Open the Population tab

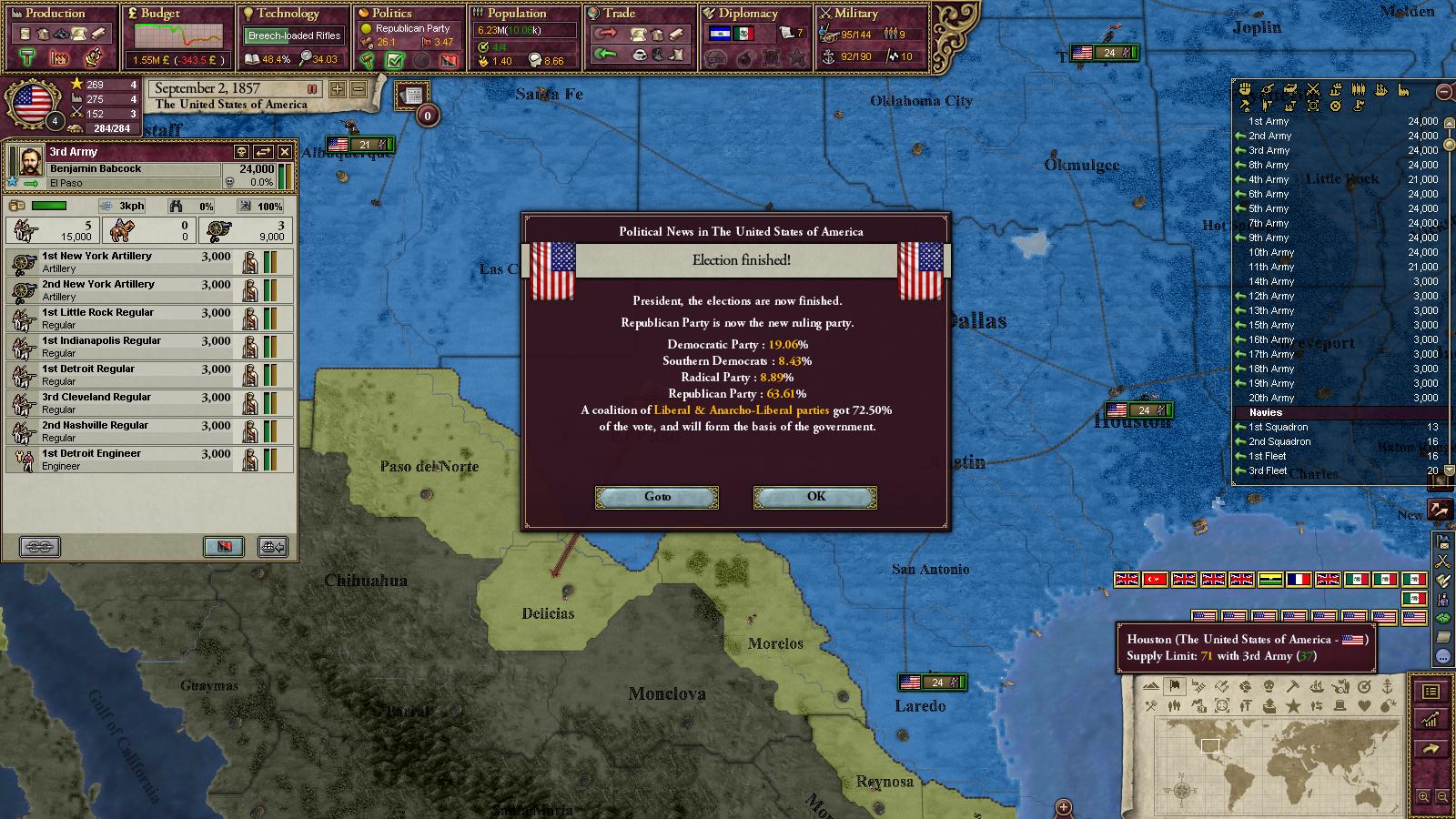point(516,14)
